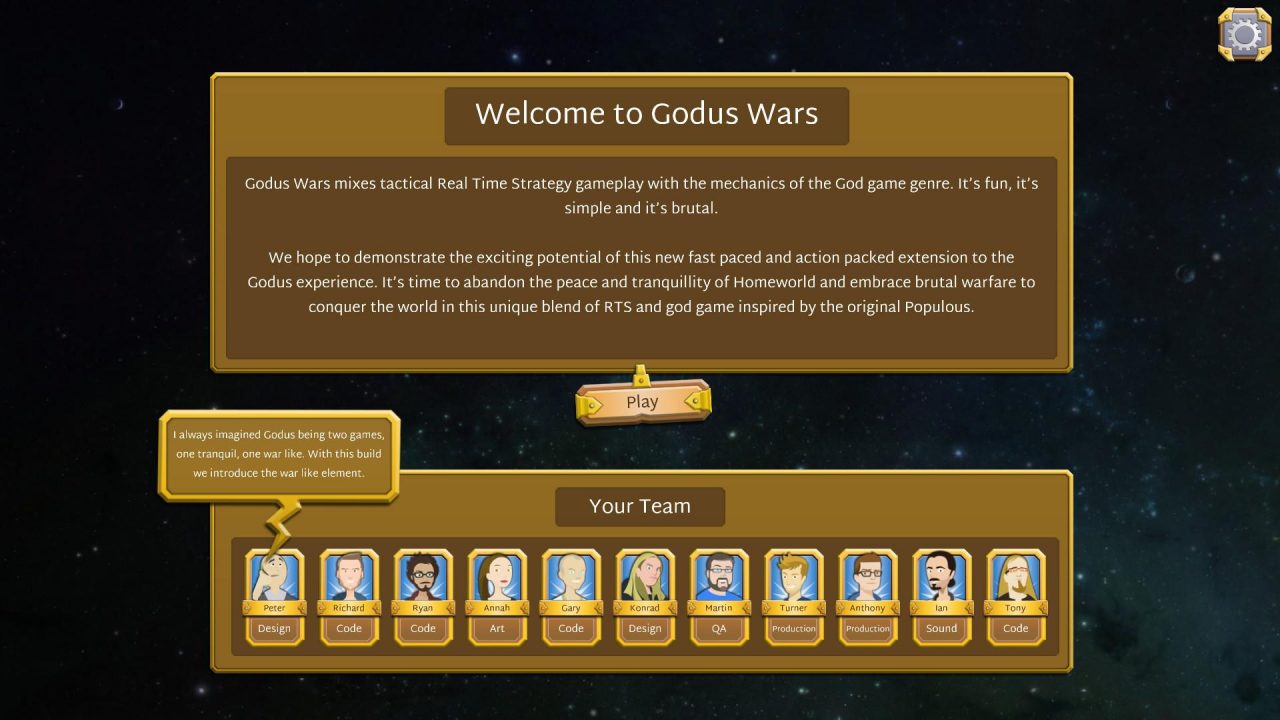Select Annah's Art portrait icon
This screenshot has height=720, width=1280.
pos(497,577)
